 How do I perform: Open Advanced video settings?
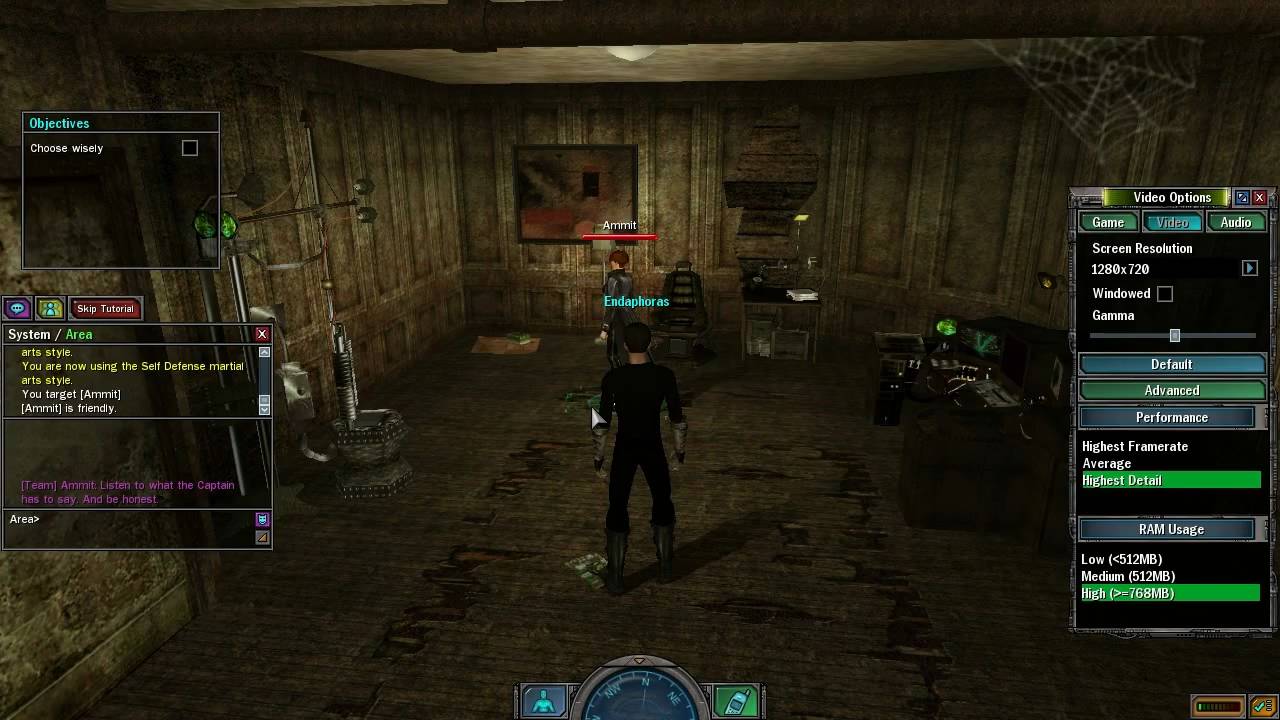tap(1172, 391)
